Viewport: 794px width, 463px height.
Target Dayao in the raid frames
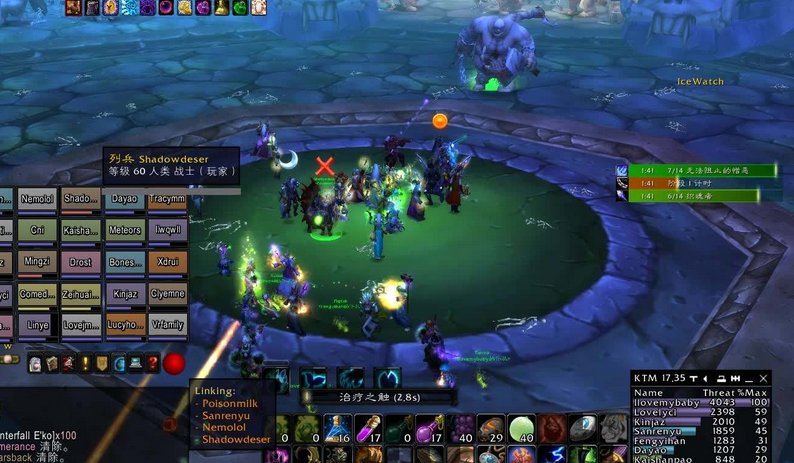tap(124, 199)
